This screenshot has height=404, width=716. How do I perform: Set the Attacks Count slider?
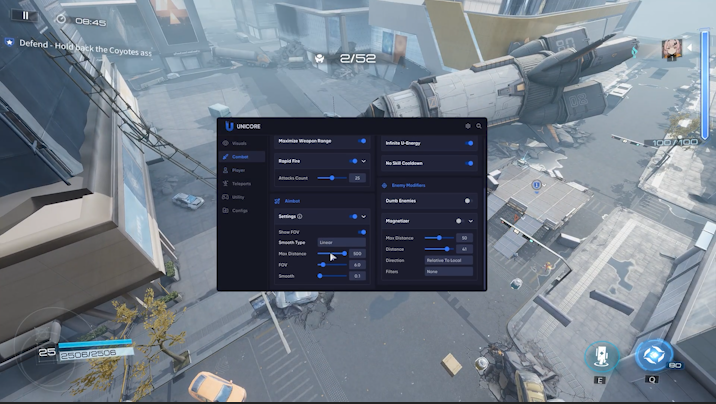point(330,178)
